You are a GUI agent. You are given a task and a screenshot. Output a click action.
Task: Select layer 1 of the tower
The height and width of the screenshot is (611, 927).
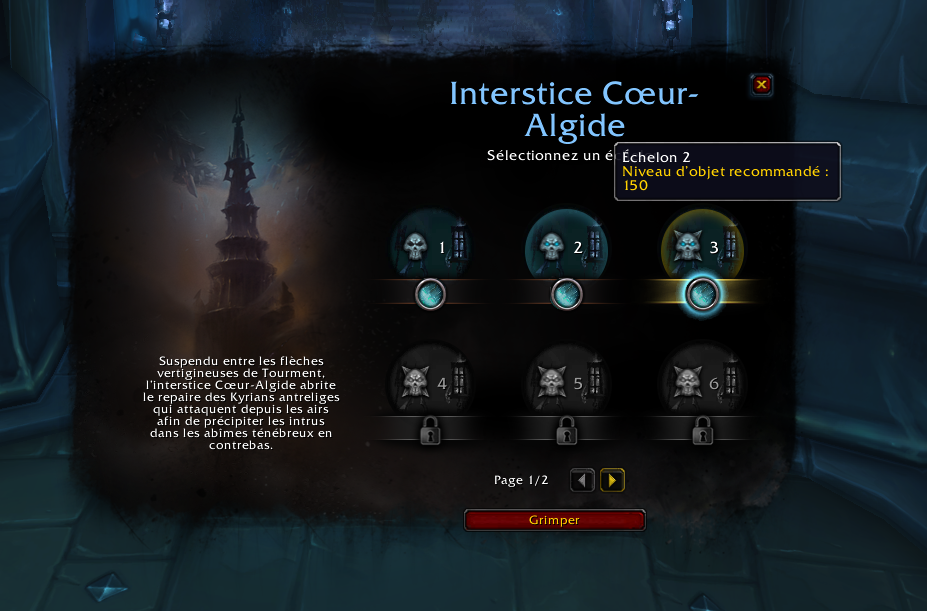tap(430, 248)
